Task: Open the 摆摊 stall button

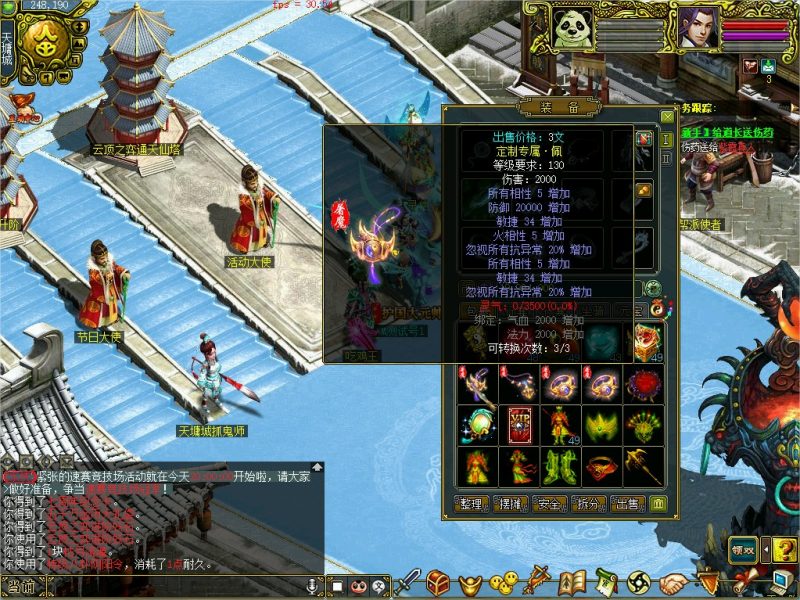Action: [x=510, y=504]
